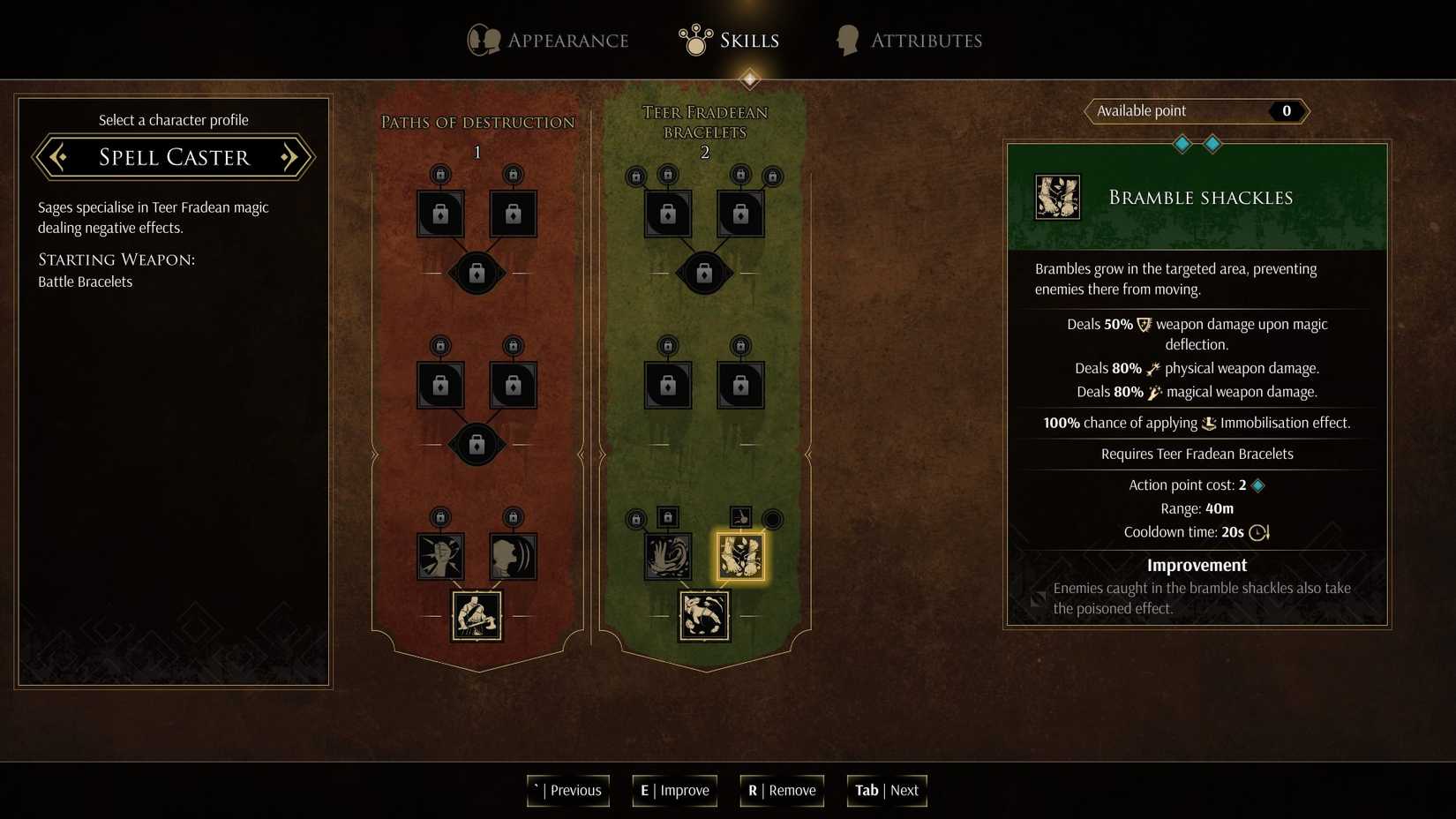The image size is (1456, 819).
Task: Open the Attributes tab
Action: coord(907,40)
